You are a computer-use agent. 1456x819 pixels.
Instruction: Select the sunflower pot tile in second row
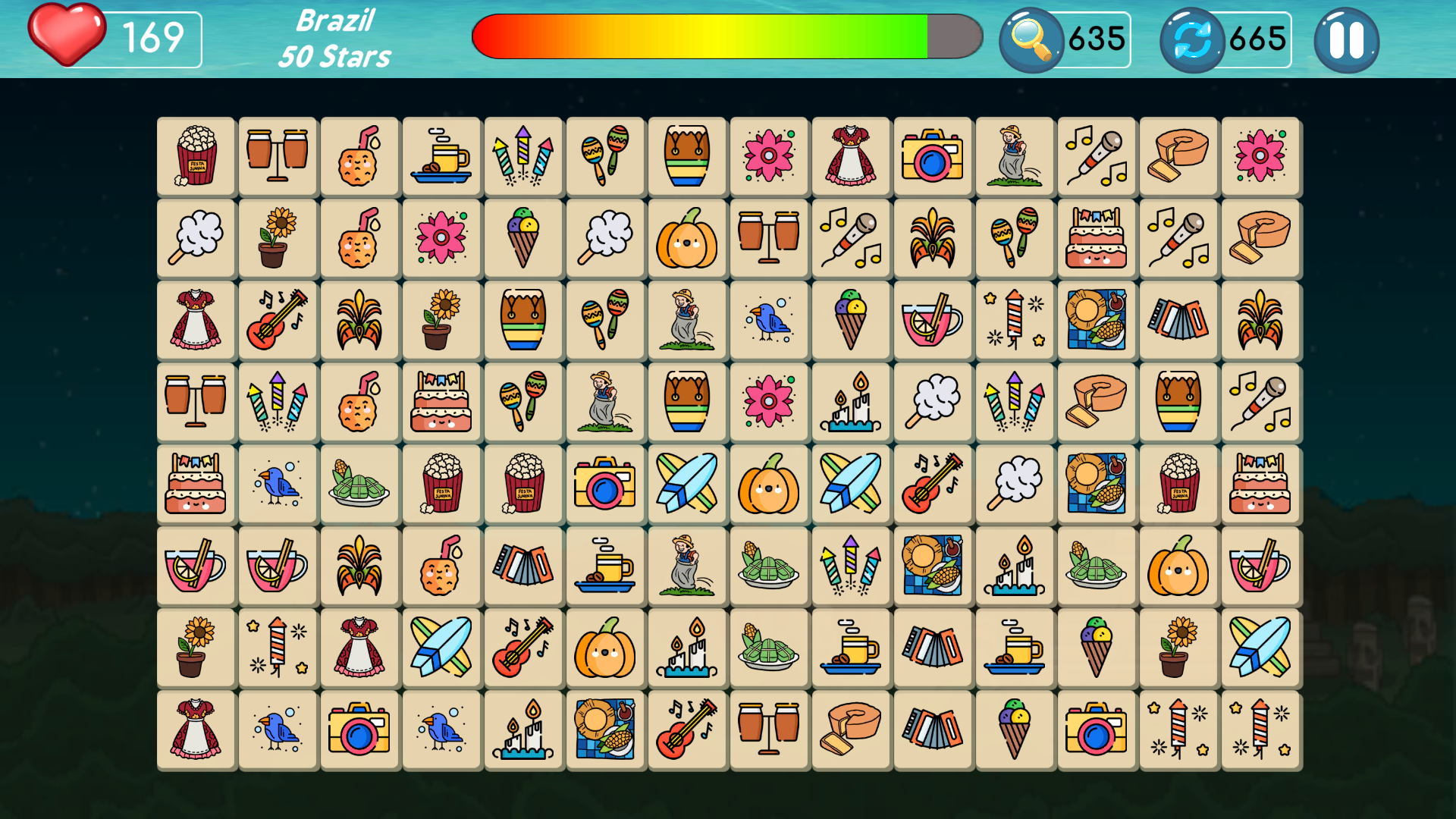[x=278, y=238]
